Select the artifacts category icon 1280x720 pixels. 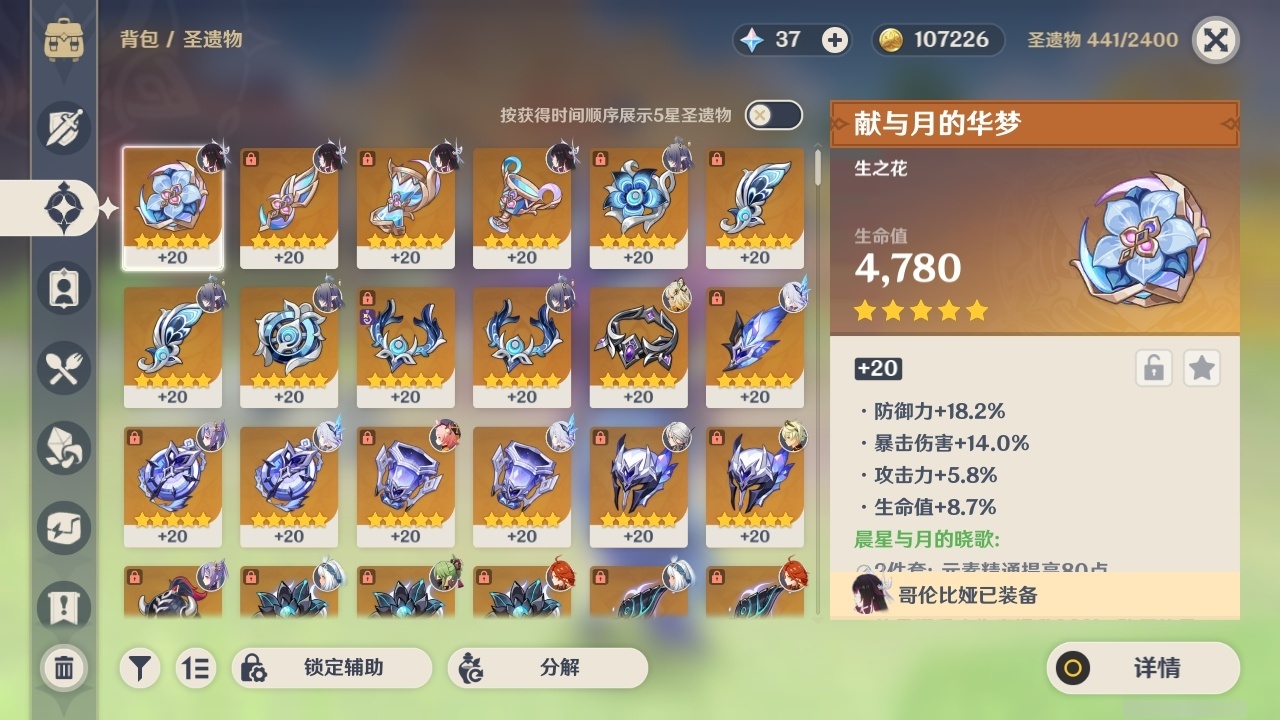pos(63,205)
